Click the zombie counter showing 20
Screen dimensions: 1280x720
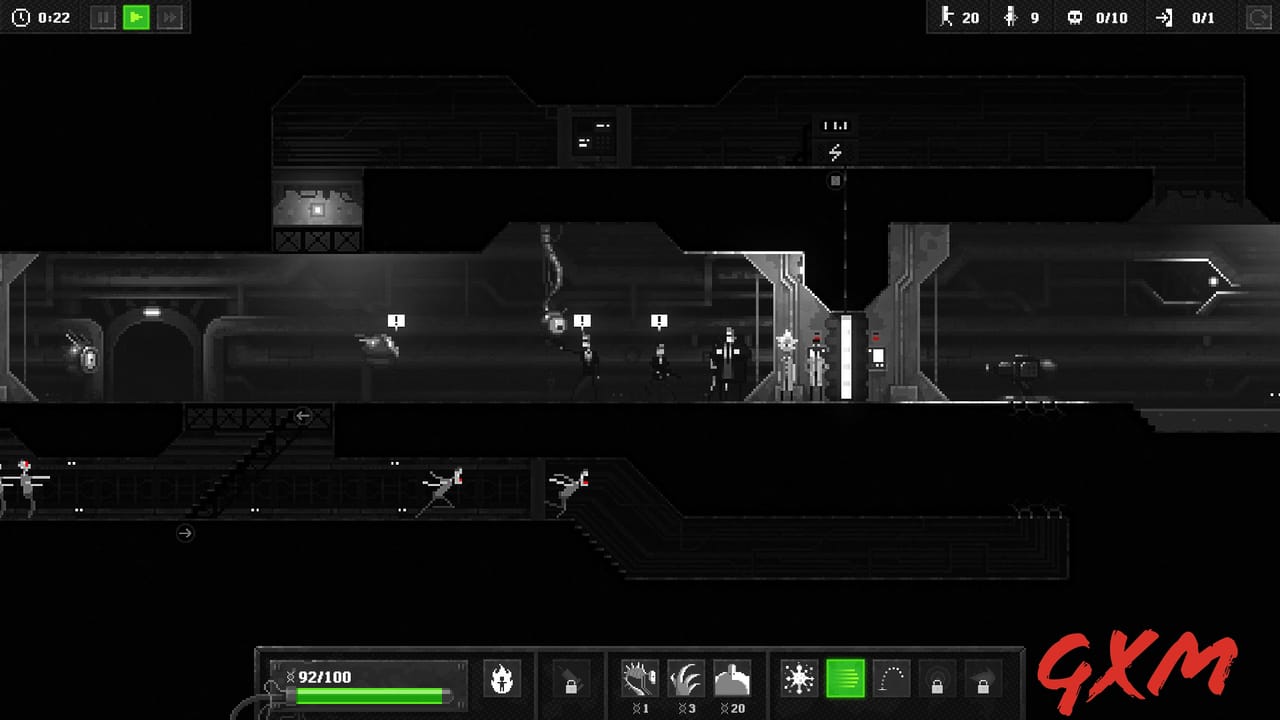point(960,17)
